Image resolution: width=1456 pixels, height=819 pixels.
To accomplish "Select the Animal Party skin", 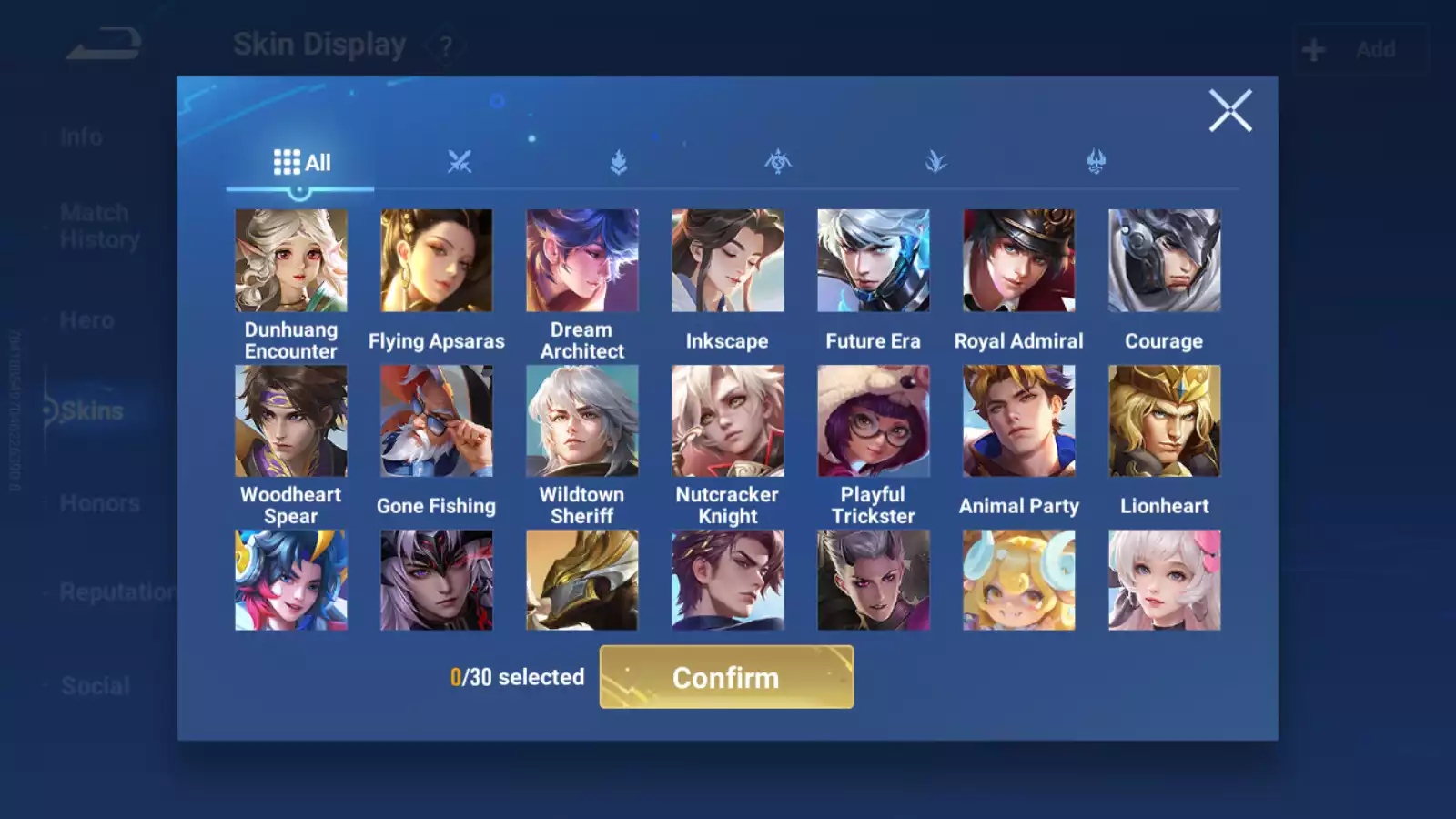I will (1019, 421).
